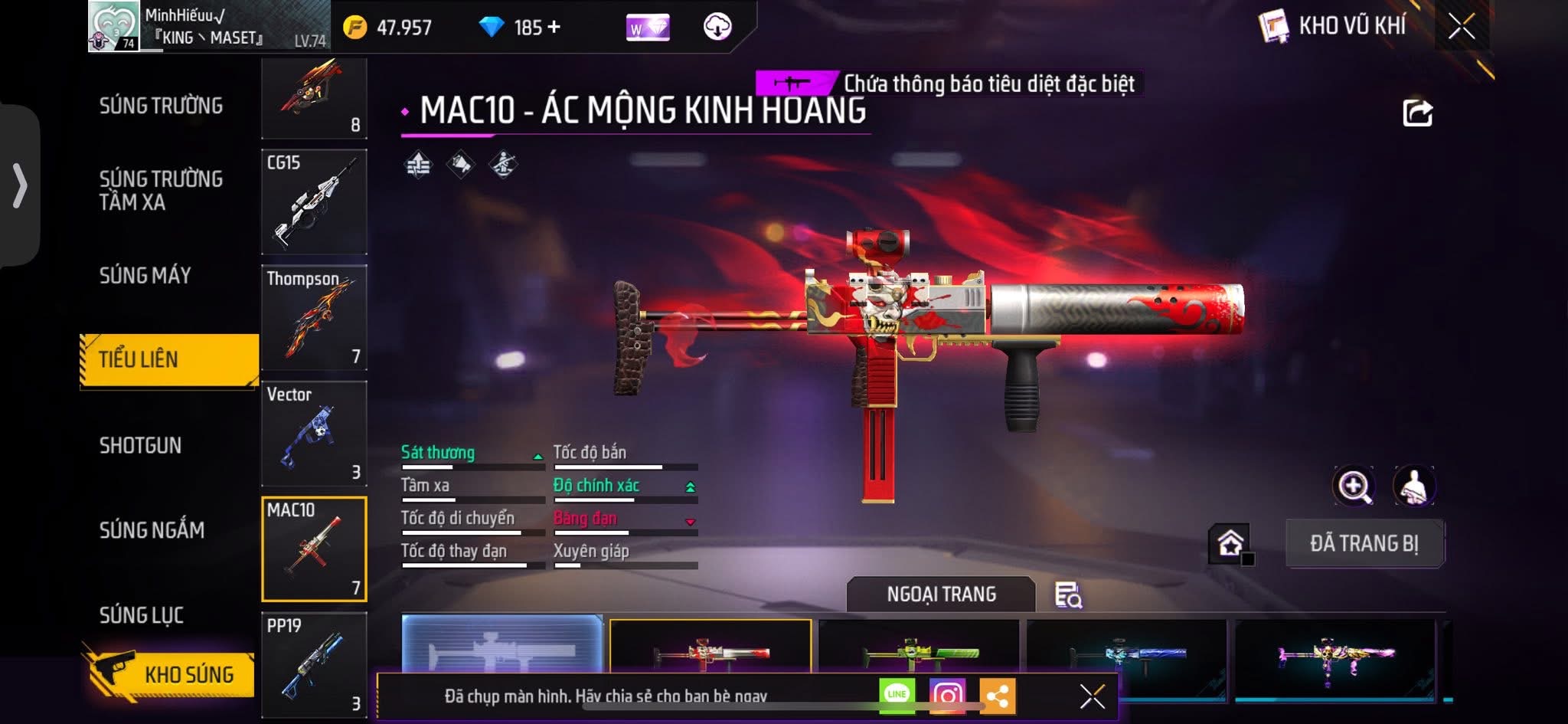1568x724 pixels.
Task: Add diamonds with the plus button
Action: click(554, 28)
